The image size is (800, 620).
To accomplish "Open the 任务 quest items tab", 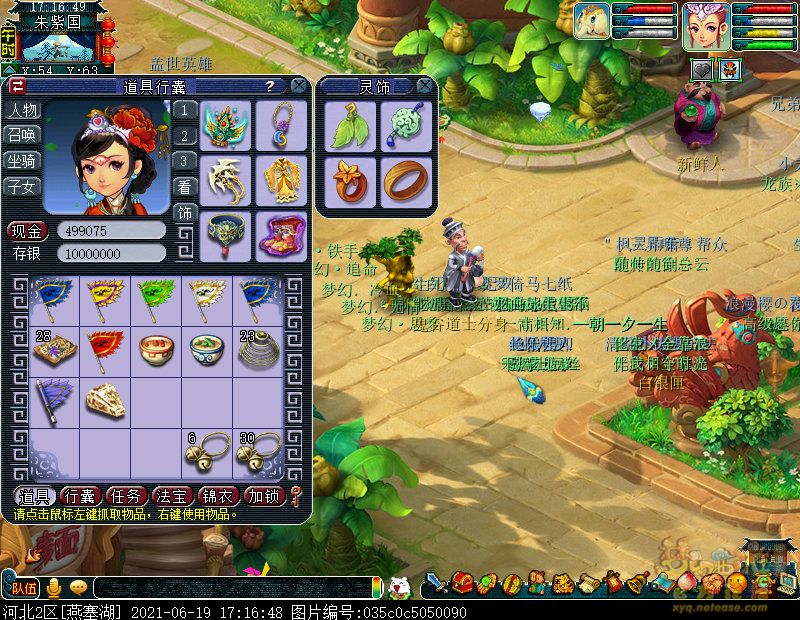I will pyautogui.click(x=125, y=496).
